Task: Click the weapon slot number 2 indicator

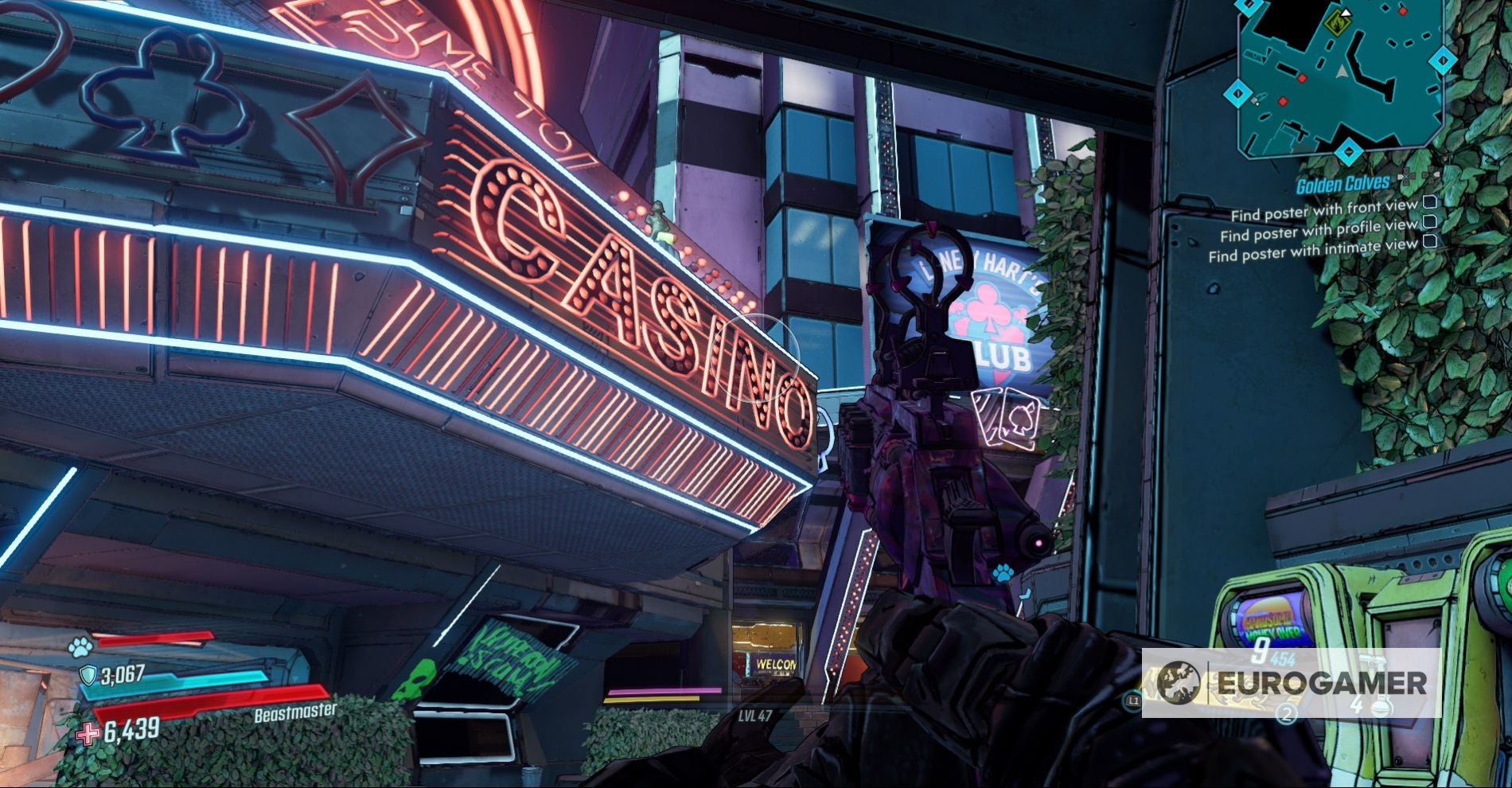Action: click(x=1287, y=713)
